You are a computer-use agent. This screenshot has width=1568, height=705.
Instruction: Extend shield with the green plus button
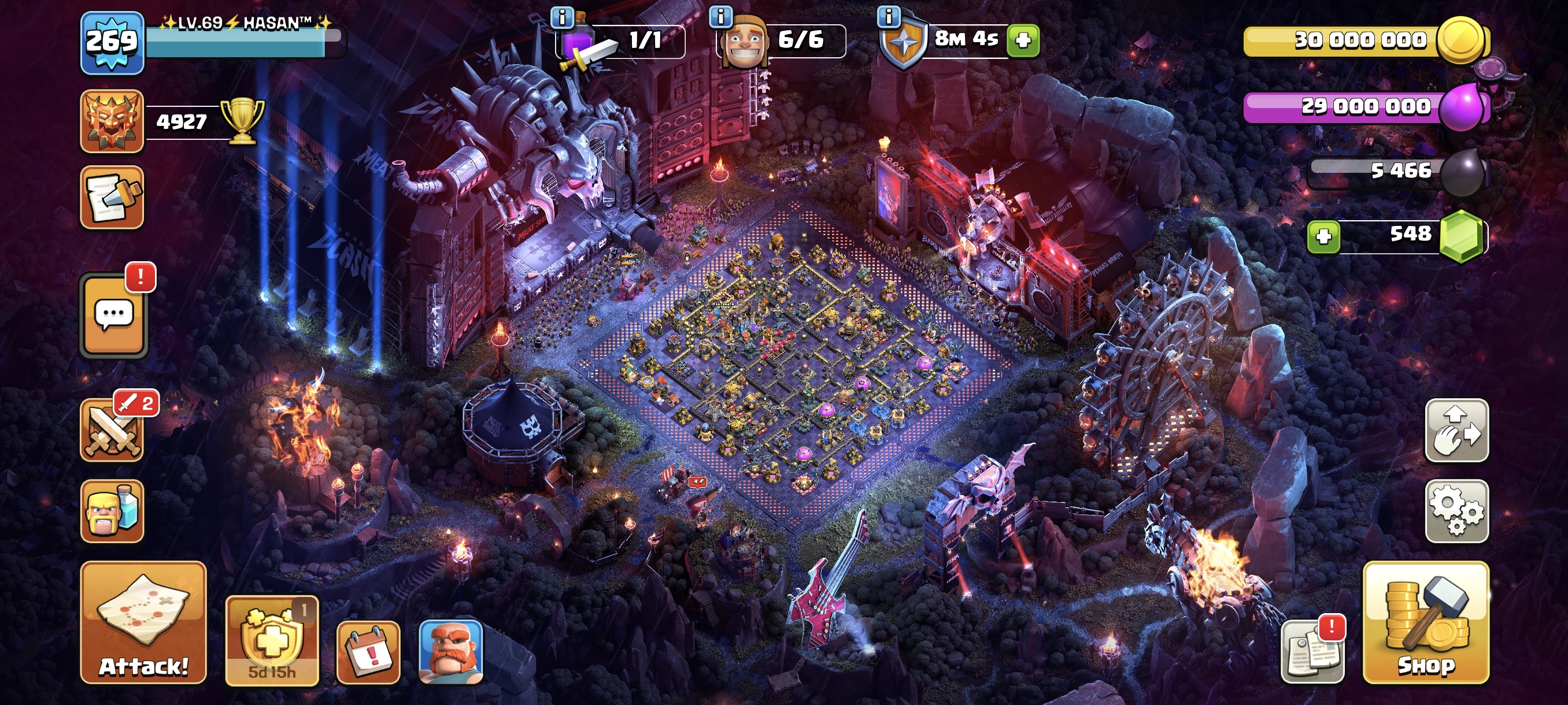(1023, 41)
